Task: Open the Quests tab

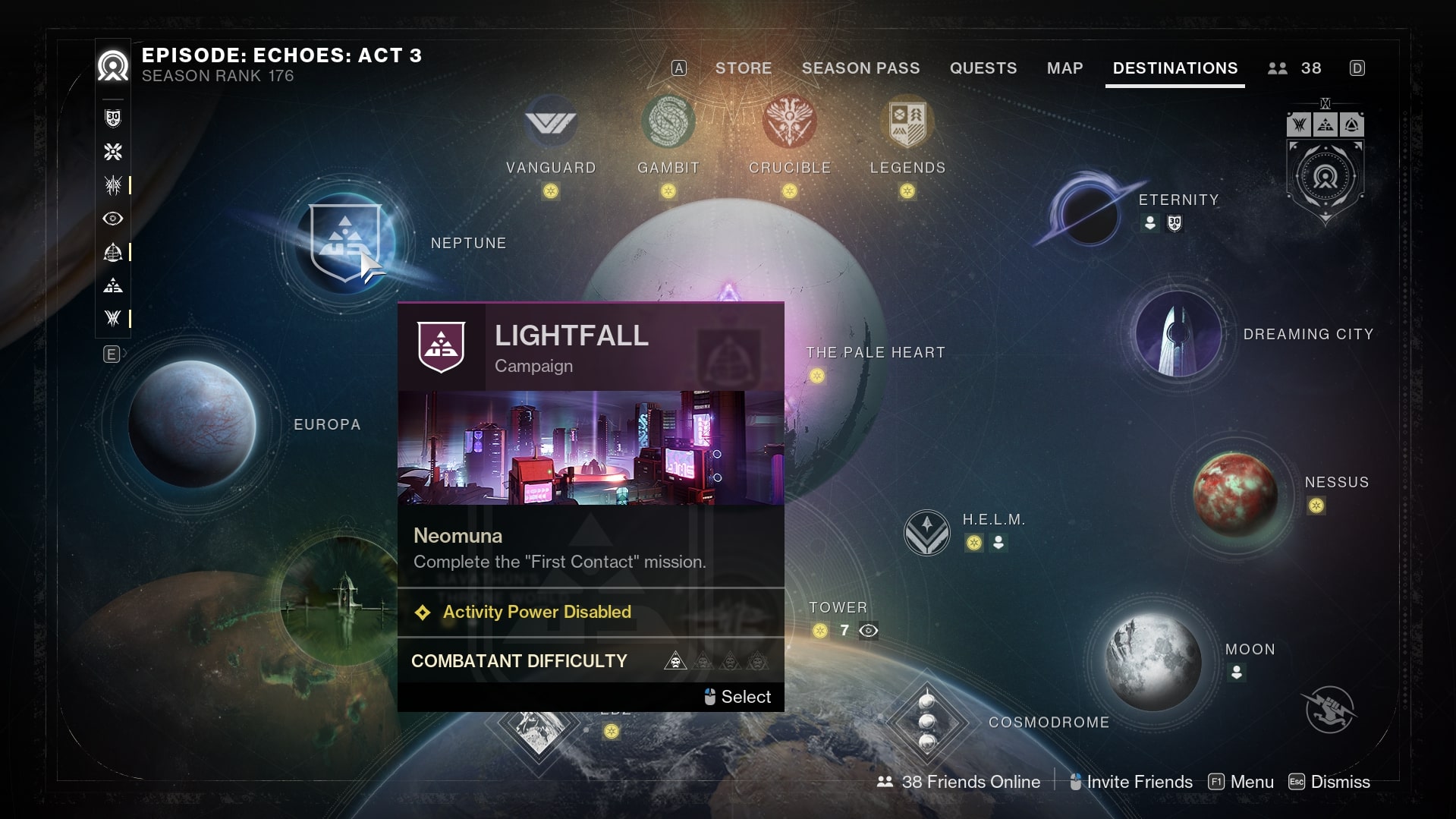Action: click(x=983, y=68)
